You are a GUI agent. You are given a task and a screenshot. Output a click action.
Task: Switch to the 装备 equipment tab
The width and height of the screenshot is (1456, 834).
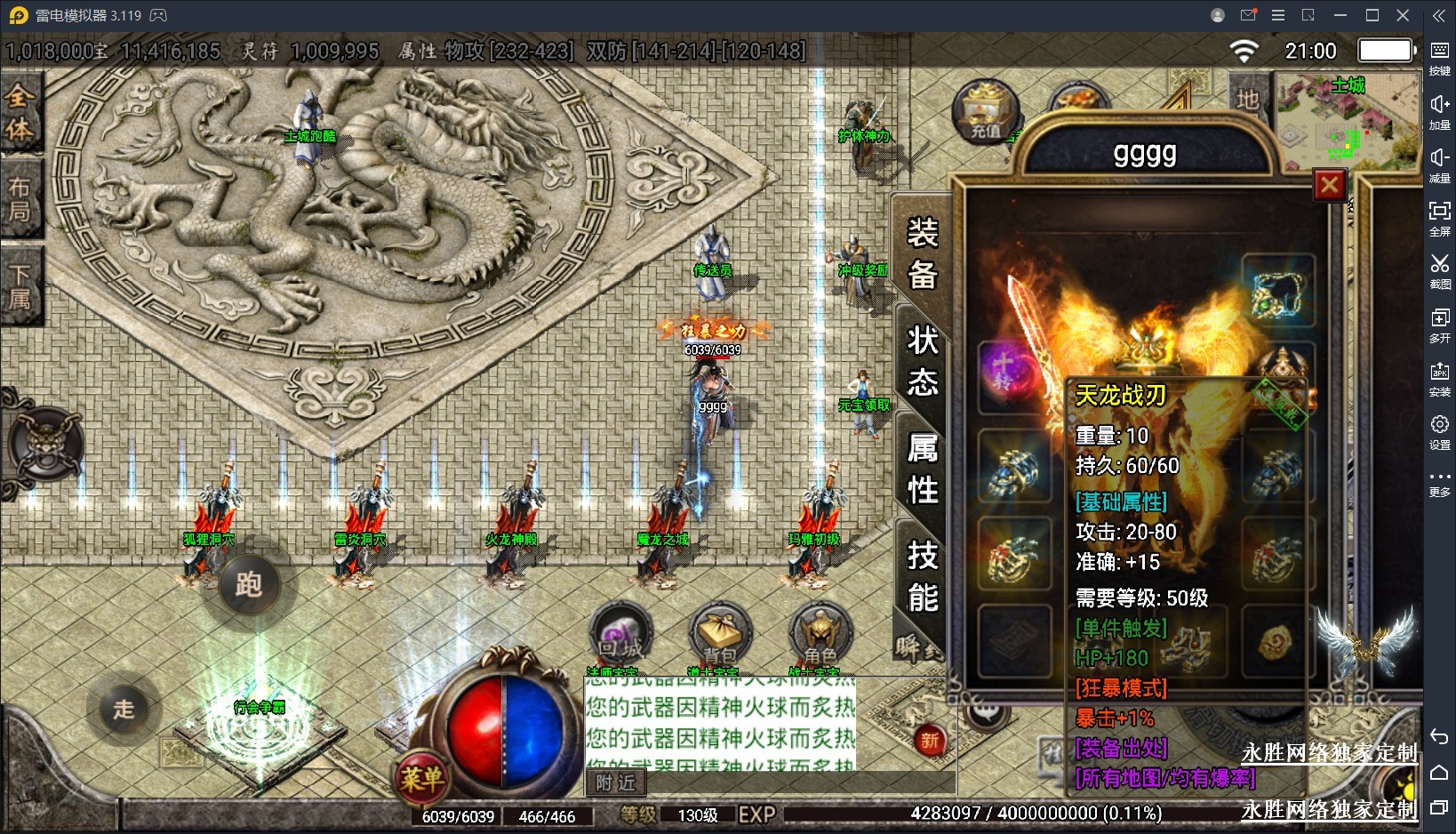(x=922, y=254)
